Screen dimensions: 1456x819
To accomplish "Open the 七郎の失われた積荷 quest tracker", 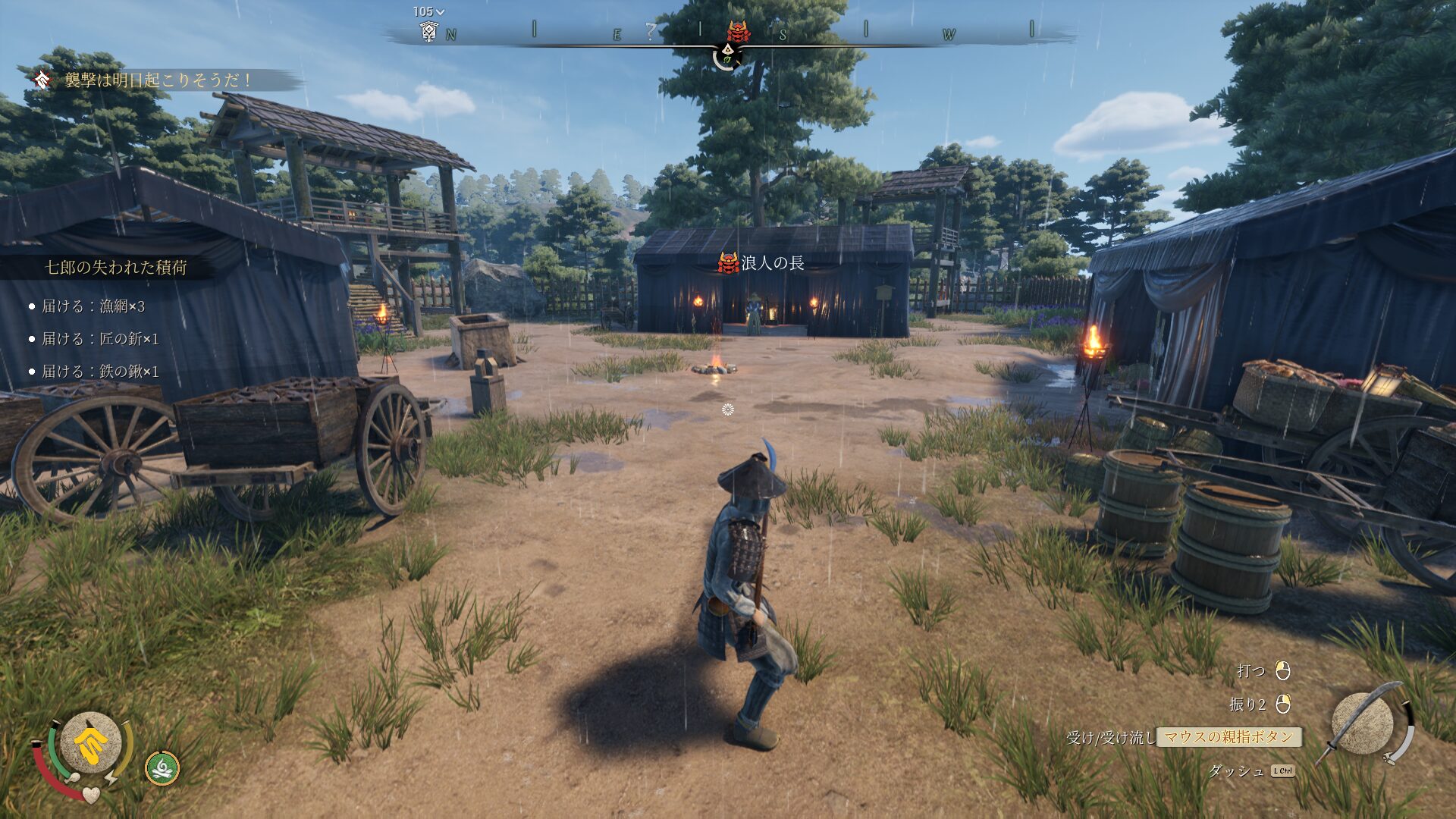I will 116,267.
